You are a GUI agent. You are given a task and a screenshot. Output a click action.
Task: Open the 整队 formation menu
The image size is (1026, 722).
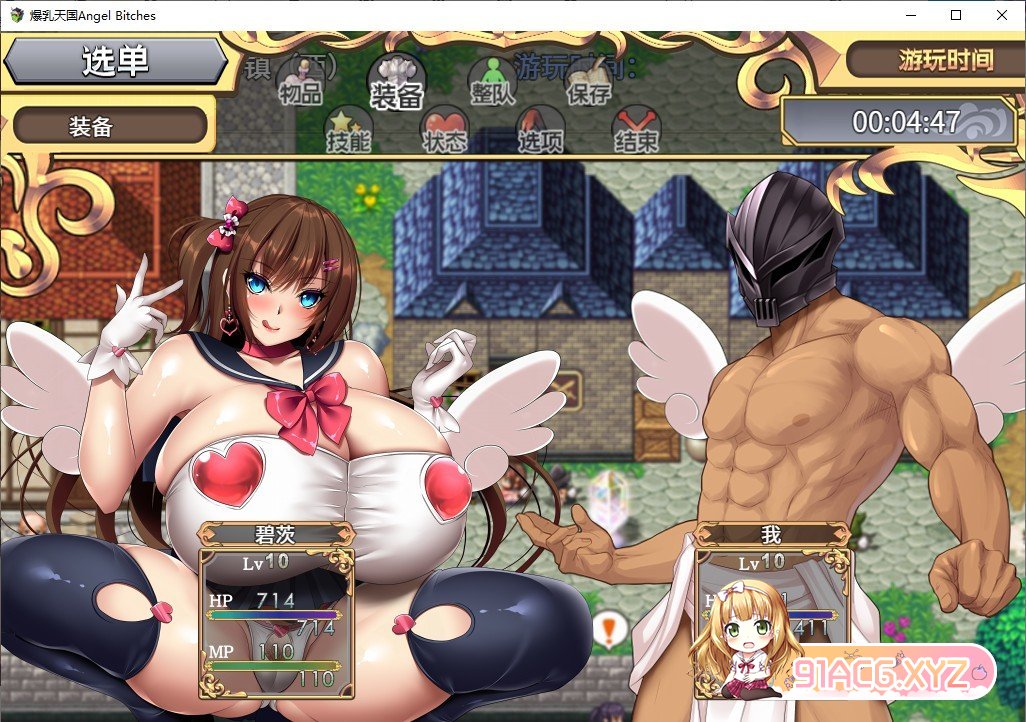pyautogui.click(x=492, y=82)
